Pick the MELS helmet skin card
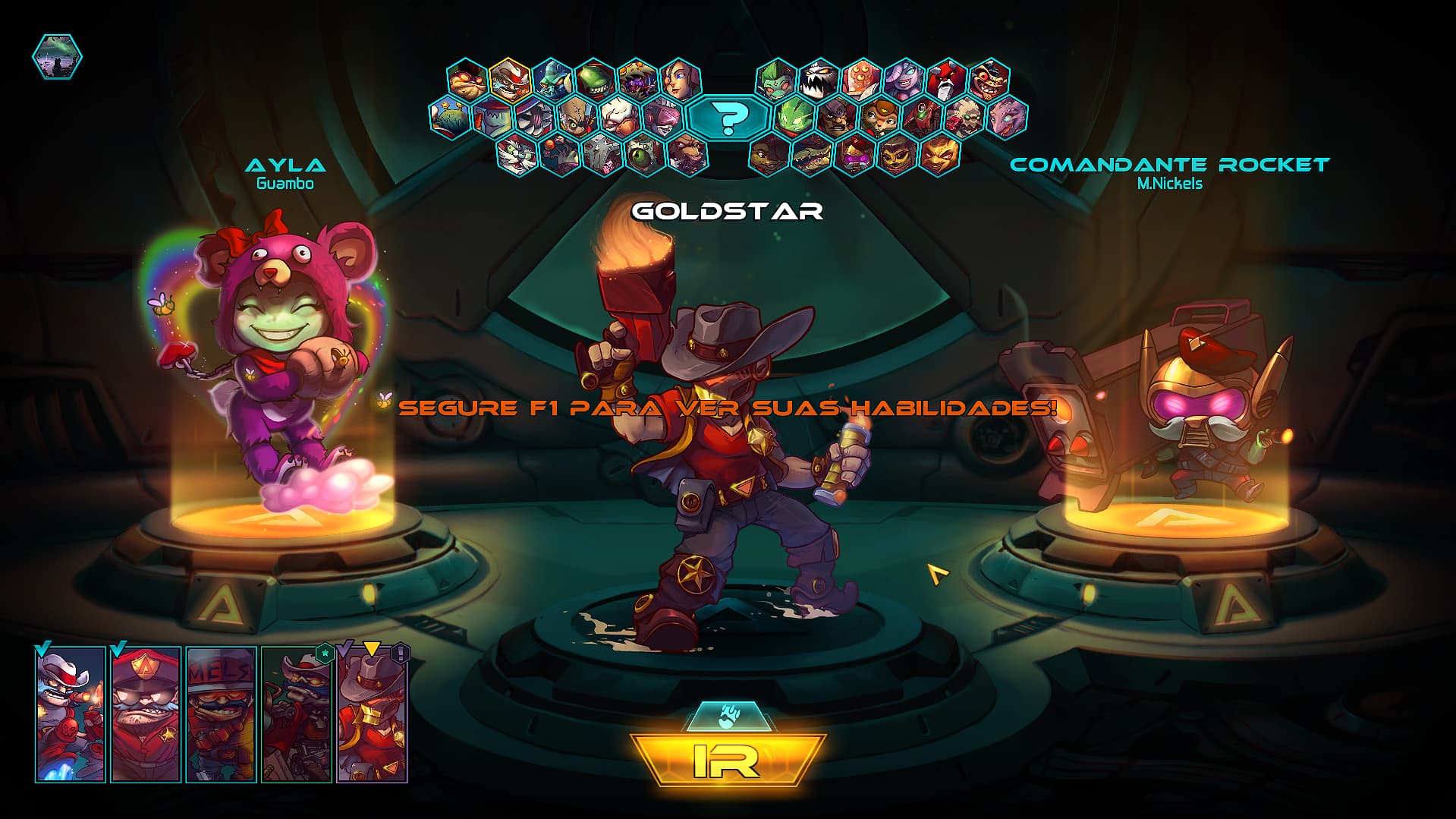This screenshot has width=1456, height=819. point(221,714)
